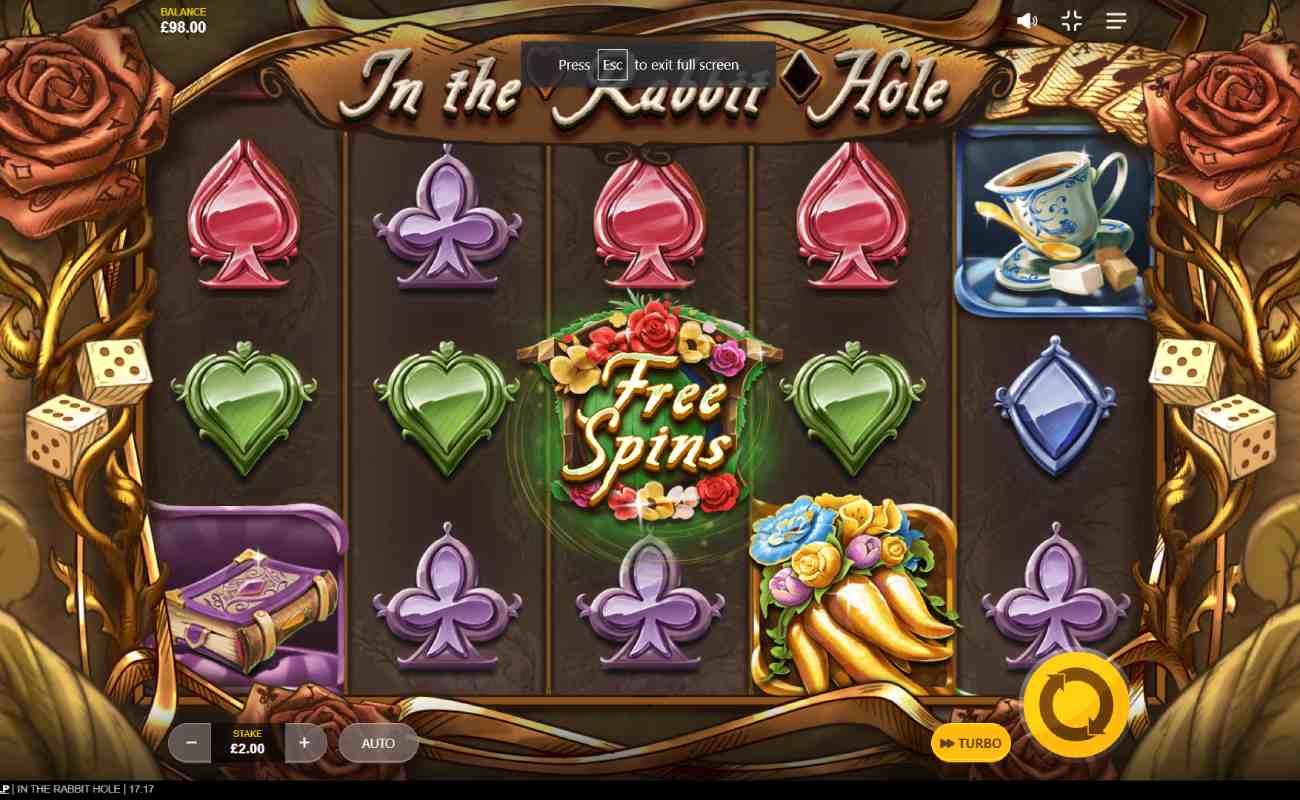Click the red spade on the first reel

click(243, 220)
